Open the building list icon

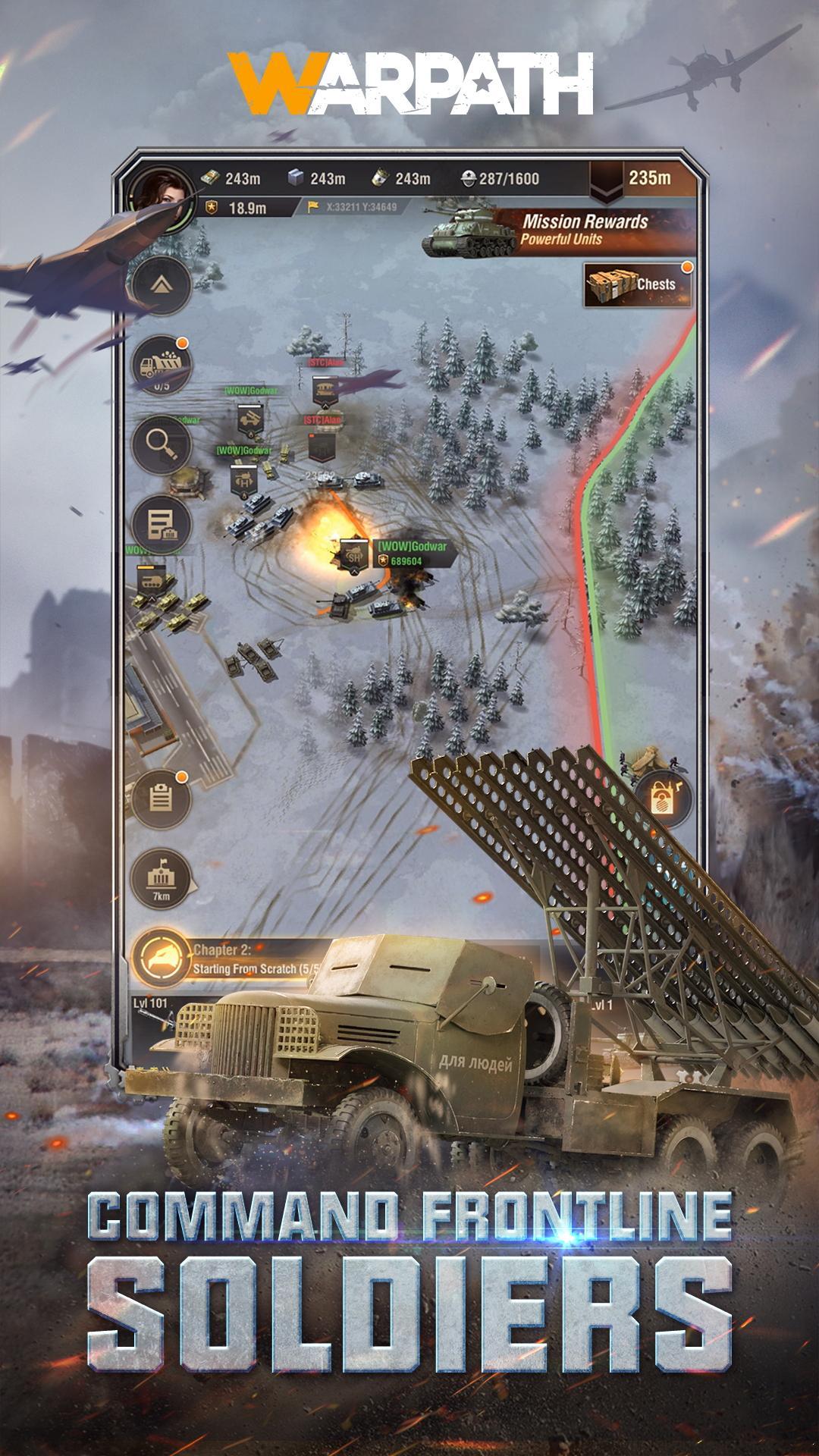tap(162, 525)
